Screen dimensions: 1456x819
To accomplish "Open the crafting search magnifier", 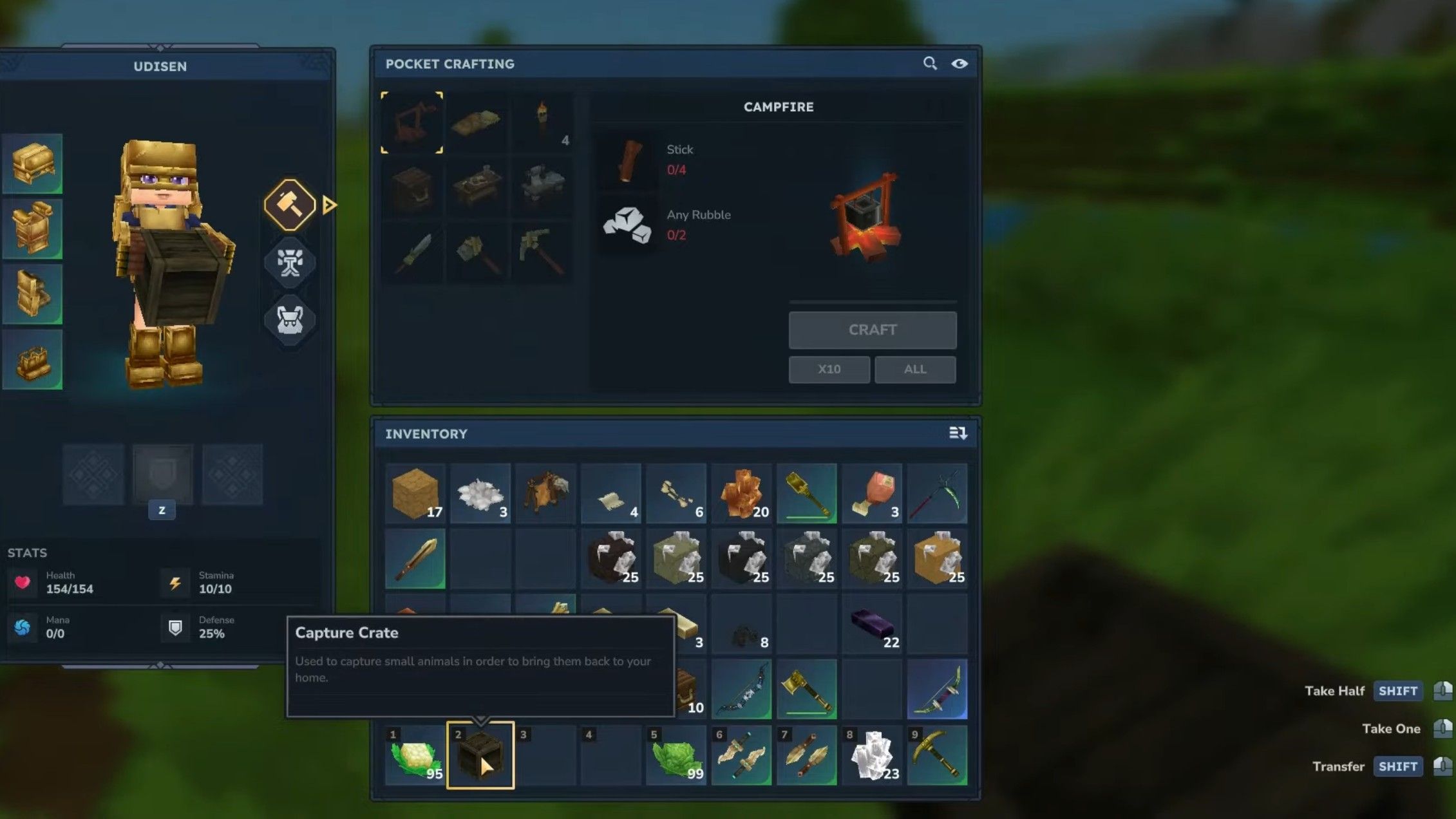I will coord(929,63).
